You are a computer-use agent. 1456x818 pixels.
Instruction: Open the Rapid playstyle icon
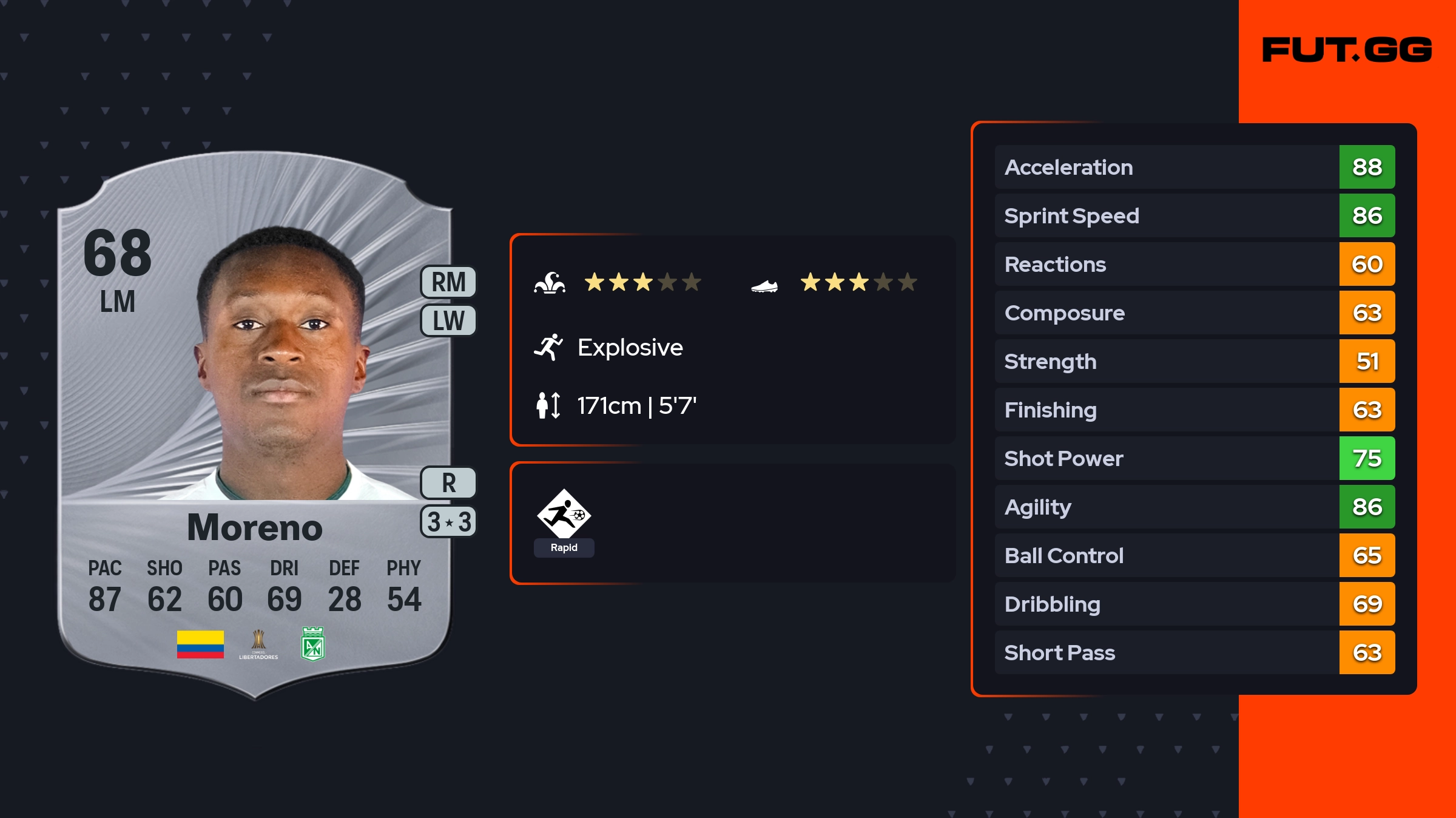[564, 515]
